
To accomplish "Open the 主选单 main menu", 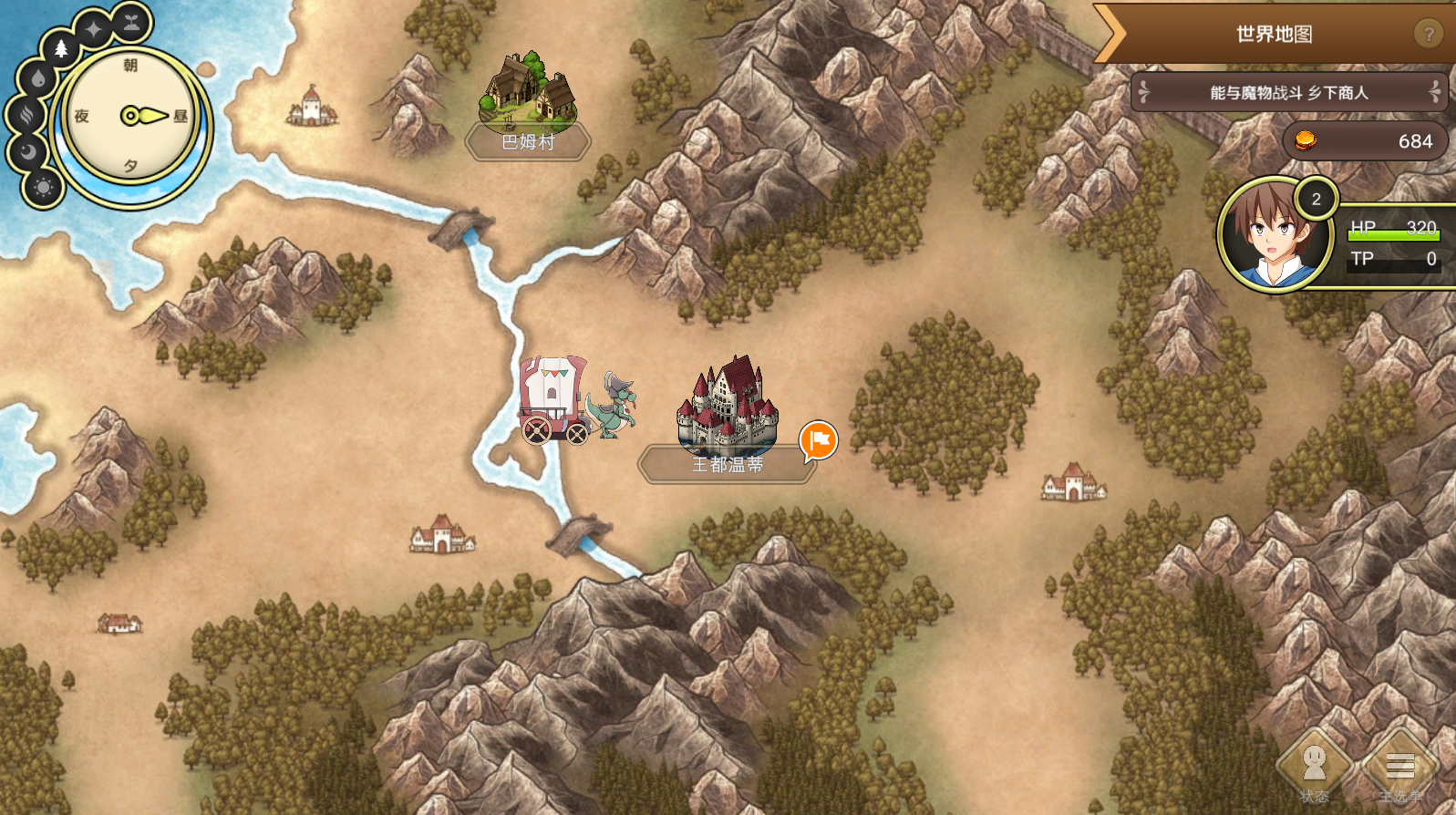I will 1399,766.
